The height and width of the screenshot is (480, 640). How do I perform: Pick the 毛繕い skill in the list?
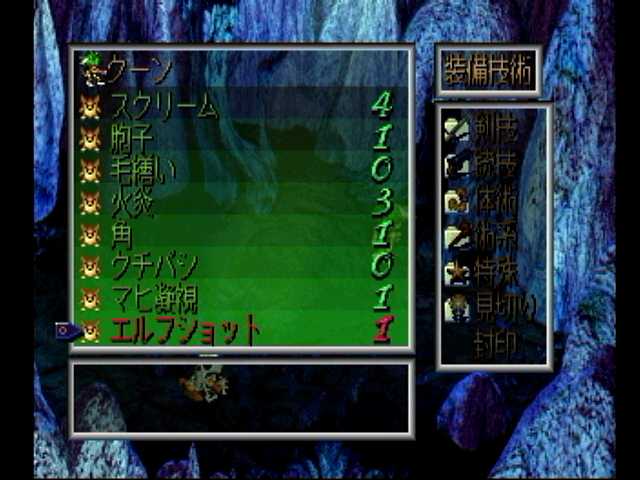pos(143,169)
